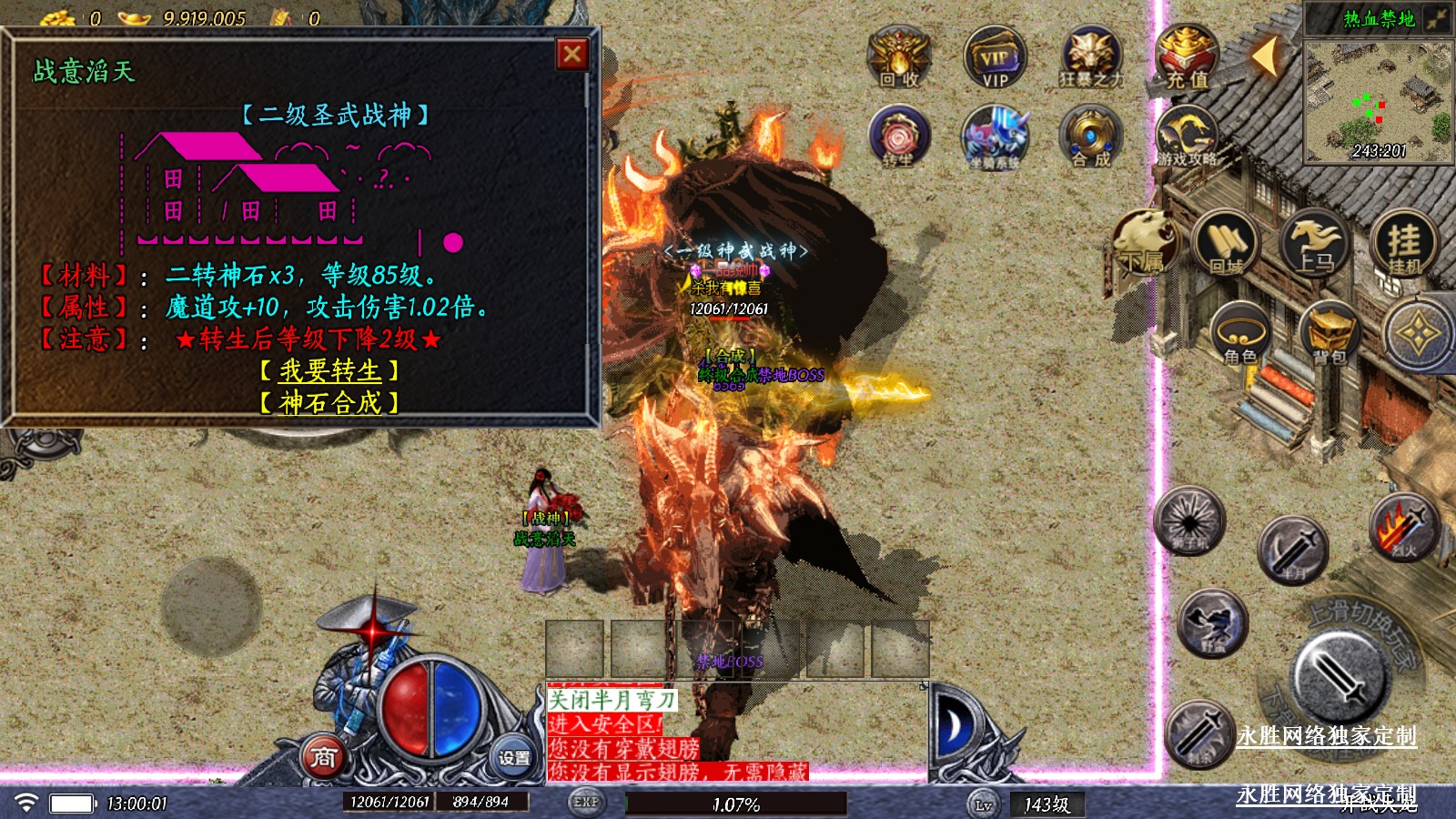
Task: Close the rebirth dialog with the X
Action: tap(572, 55)
